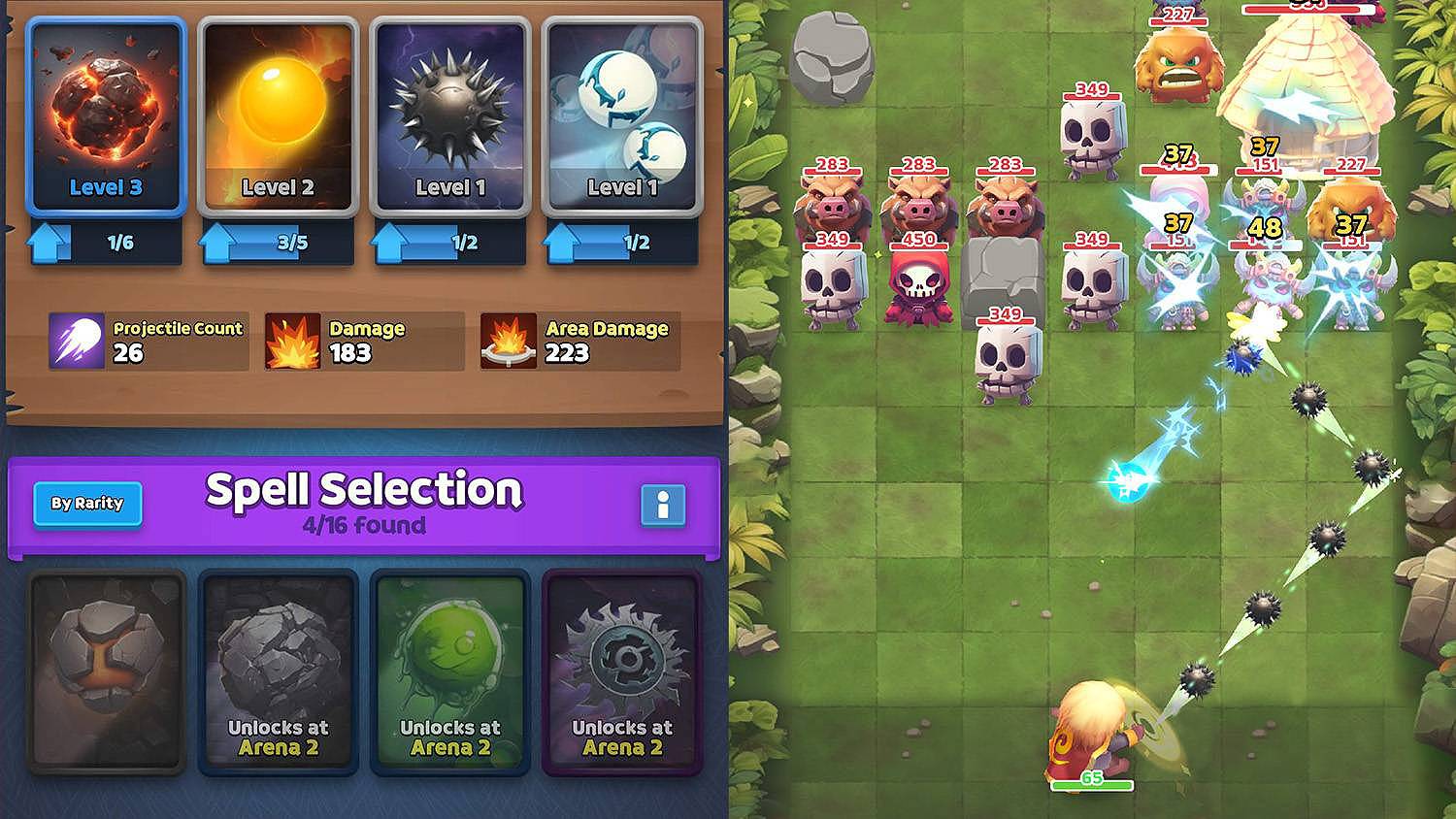Viewport: 1456px width, 819px height.
Task: Click the 1/6 upgrade progress indicator
Action: pyautogui.click(x=122, y=245)
